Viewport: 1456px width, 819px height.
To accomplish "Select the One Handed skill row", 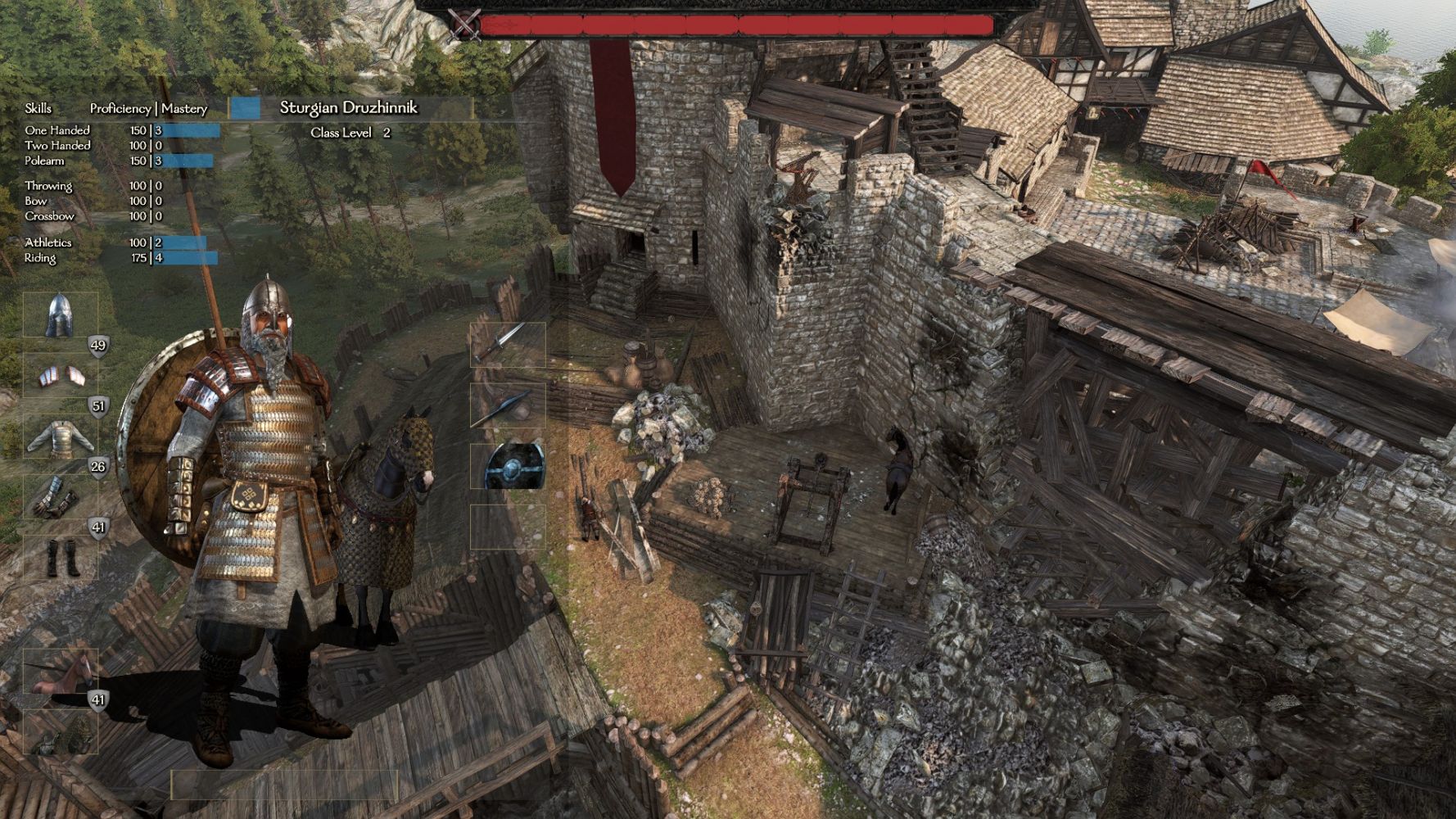I will pos(57,130).
